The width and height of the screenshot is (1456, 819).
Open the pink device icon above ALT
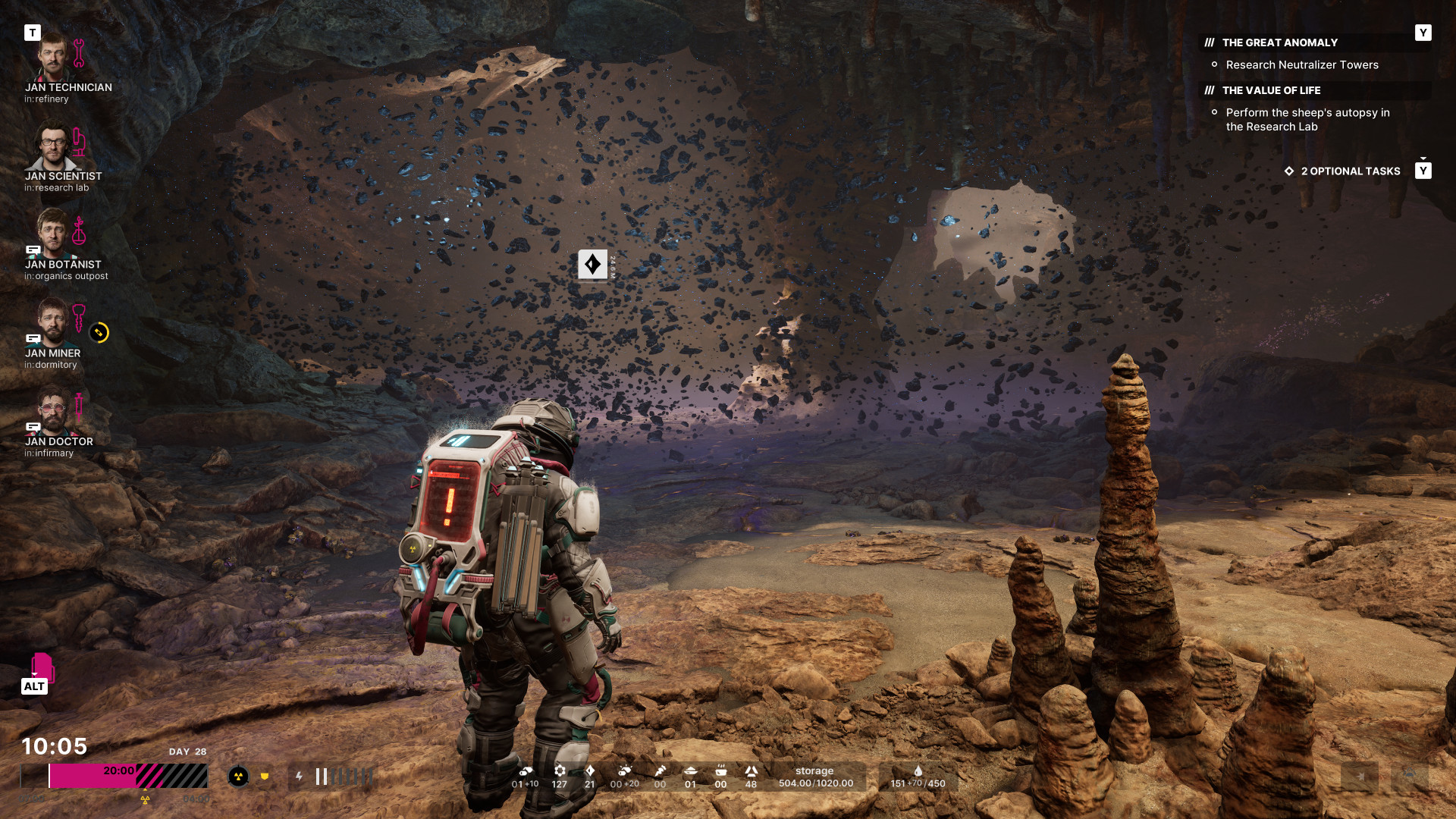(42, 667)
